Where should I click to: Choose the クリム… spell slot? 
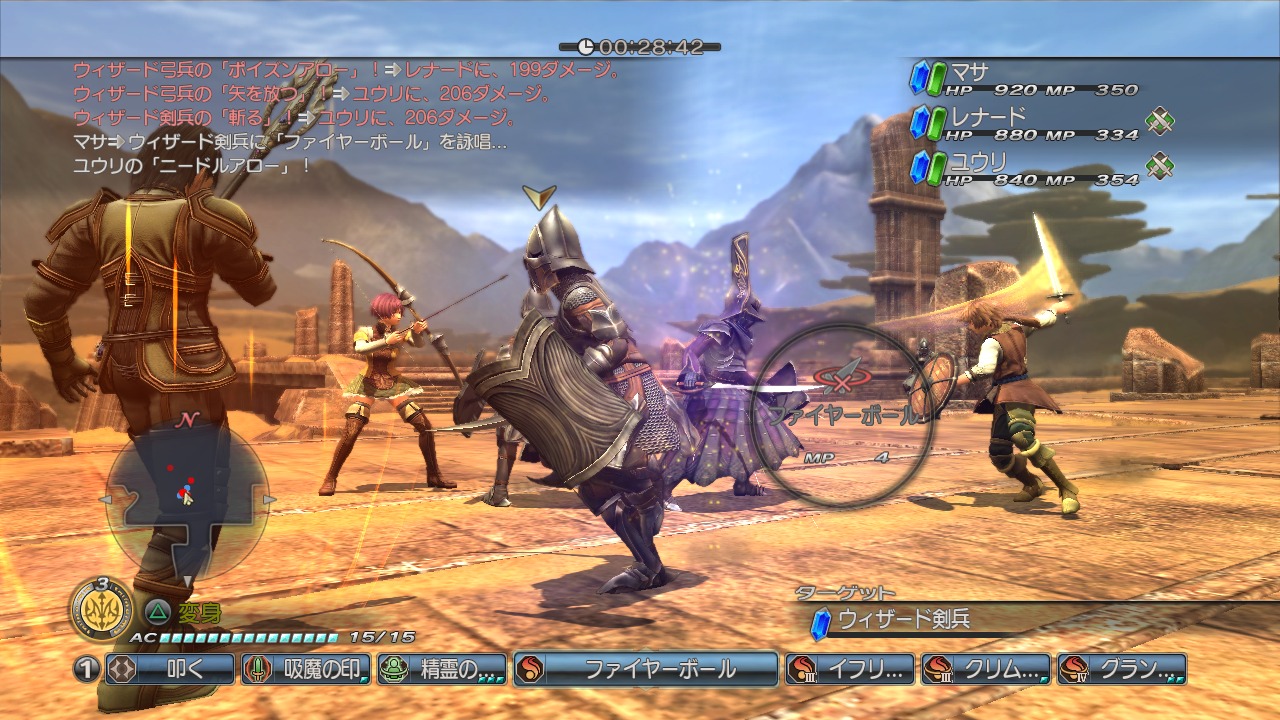(x=986, y=669)
